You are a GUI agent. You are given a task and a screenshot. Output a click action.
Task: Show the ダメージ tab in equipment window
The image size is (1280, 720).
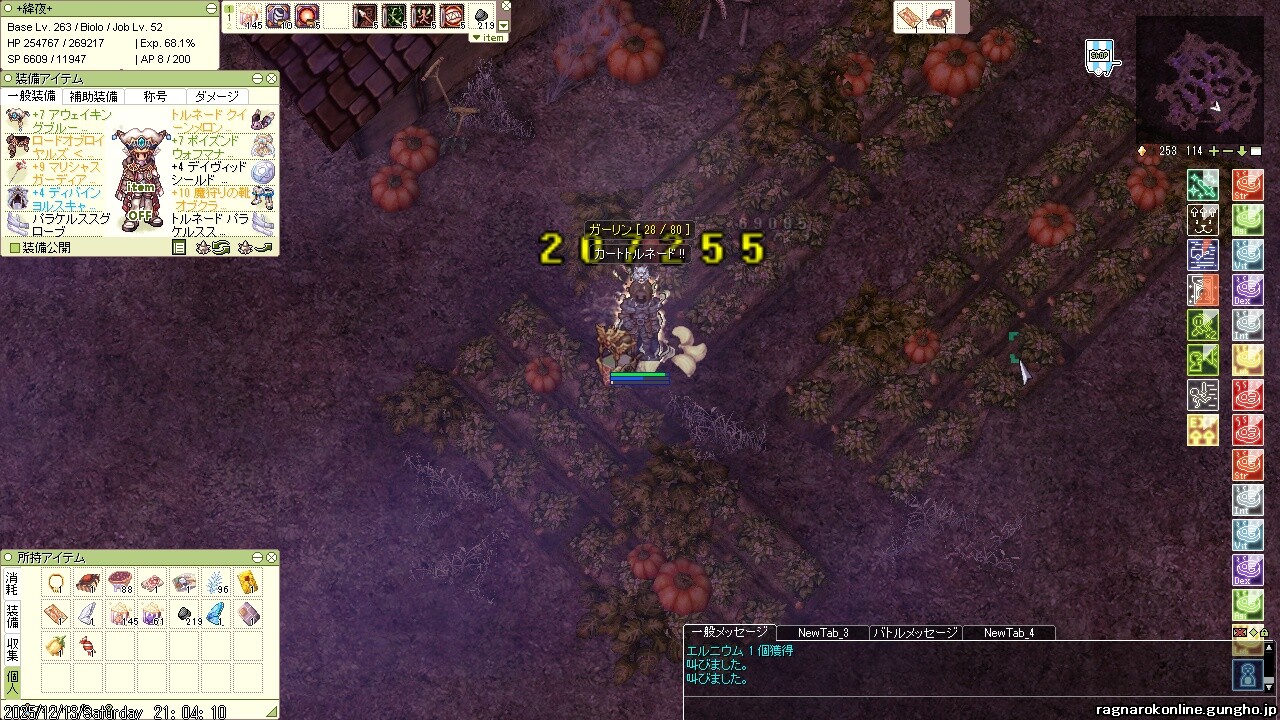click(217, 96)
